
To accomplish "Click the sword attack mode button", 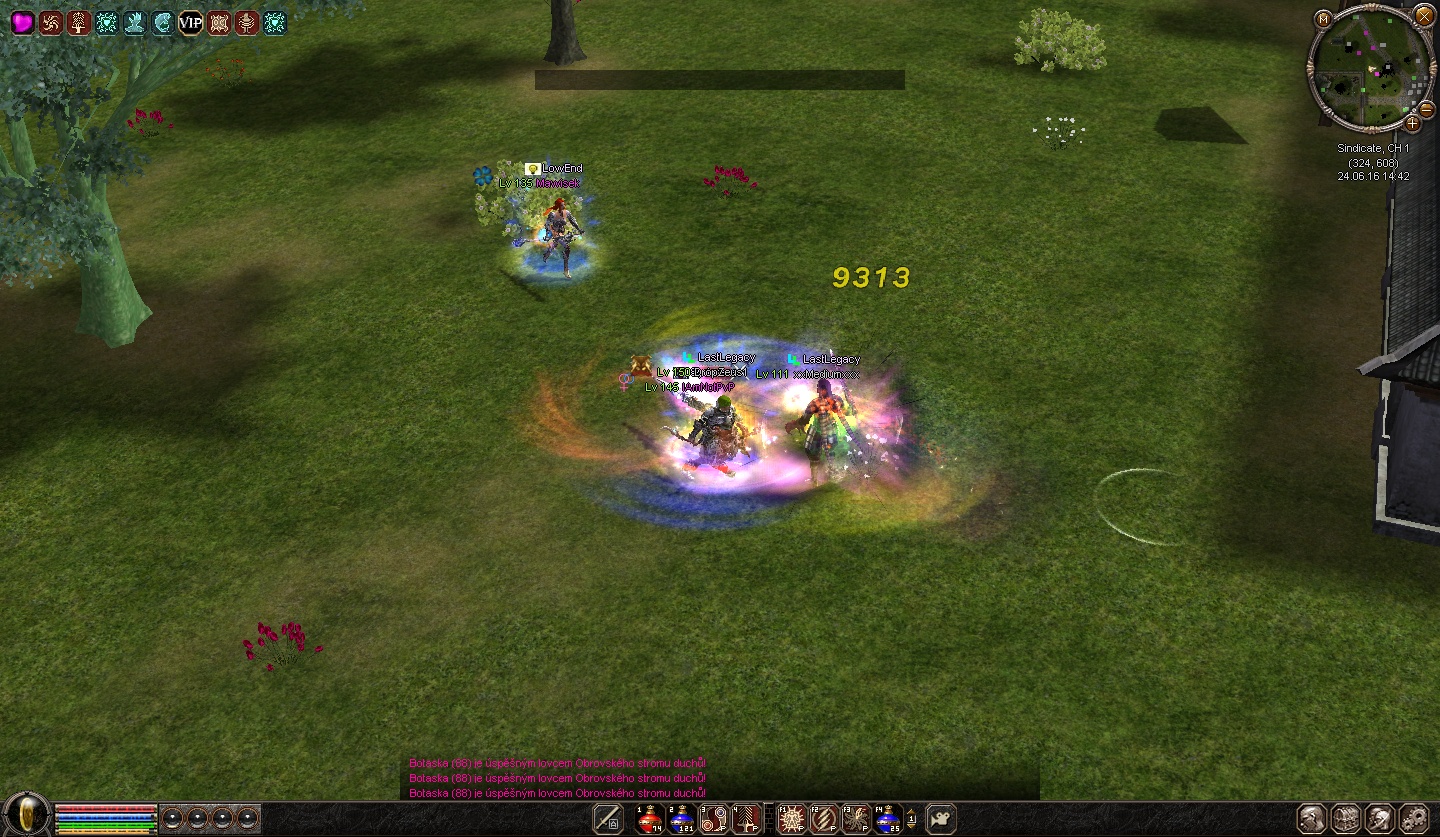I will pyautogui.click(x=607, y=819).
